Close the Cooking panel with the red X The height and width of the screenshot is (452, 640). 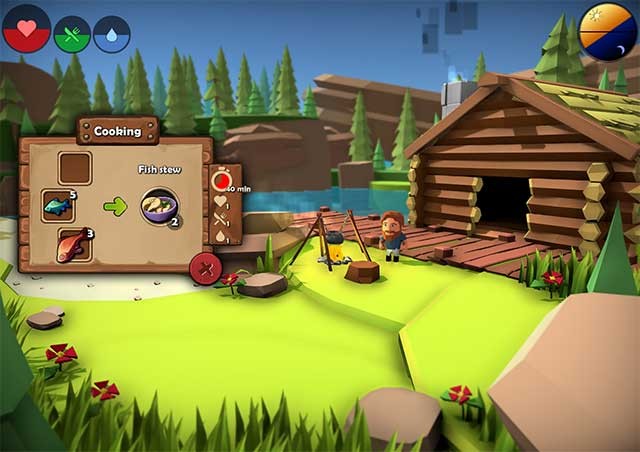[x=205, y=268]
